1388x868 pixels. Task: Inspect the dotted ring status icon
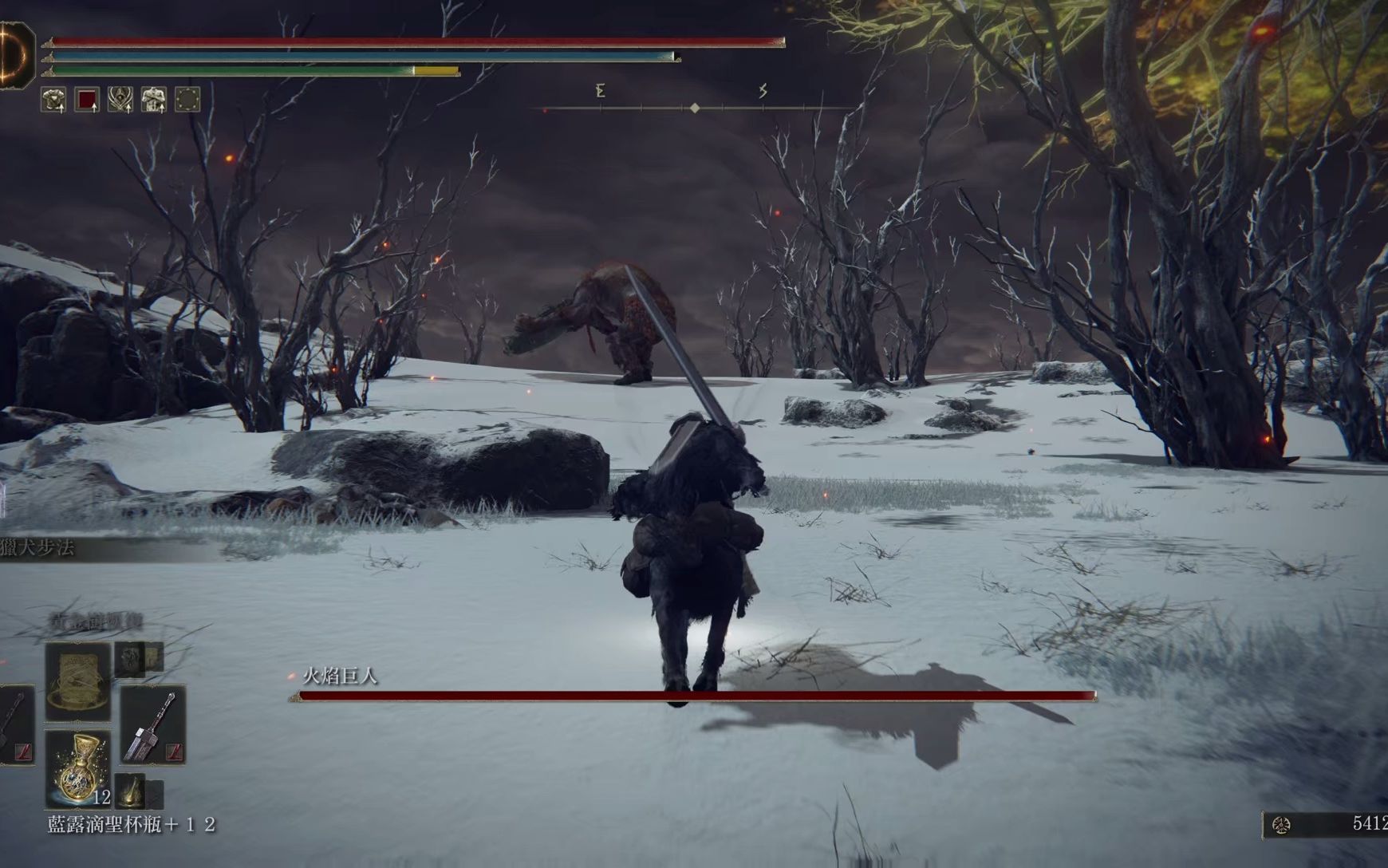pyautogui.click(x=187, y=100)
